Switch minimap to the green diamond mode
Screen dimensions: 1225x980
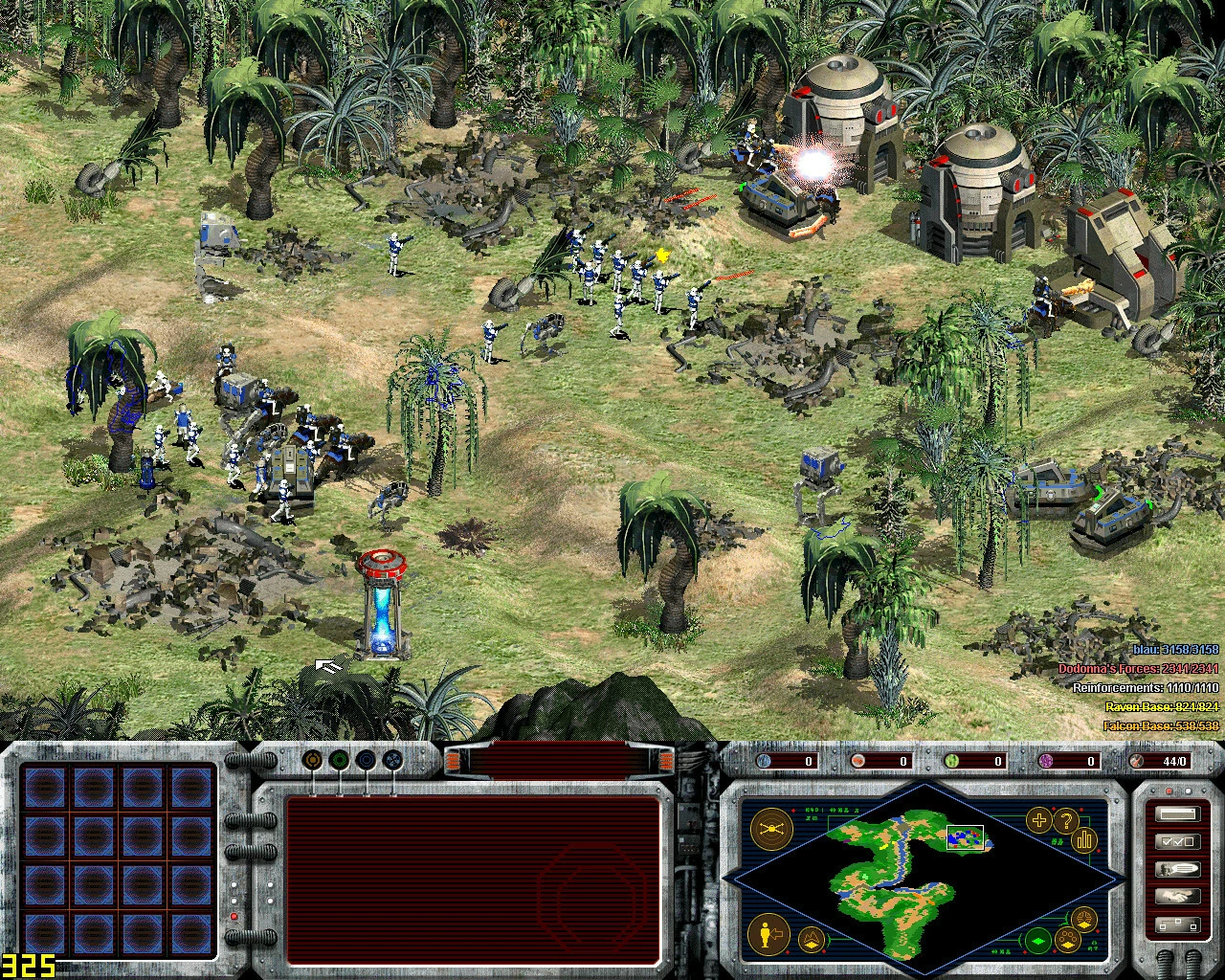point(1038,940)
